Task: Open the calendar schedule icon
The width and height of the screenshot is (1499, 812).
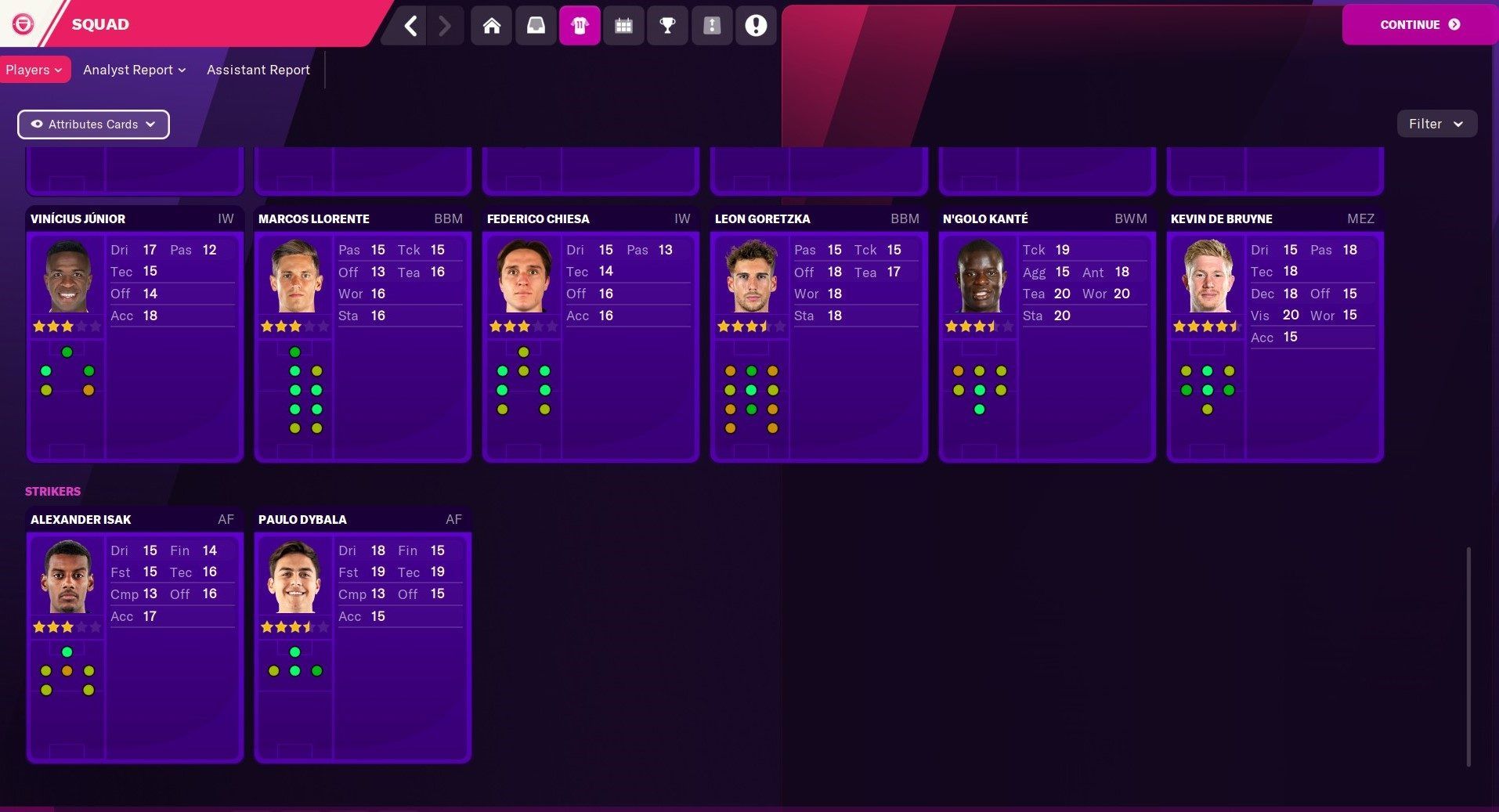Action: coord(623,25)
